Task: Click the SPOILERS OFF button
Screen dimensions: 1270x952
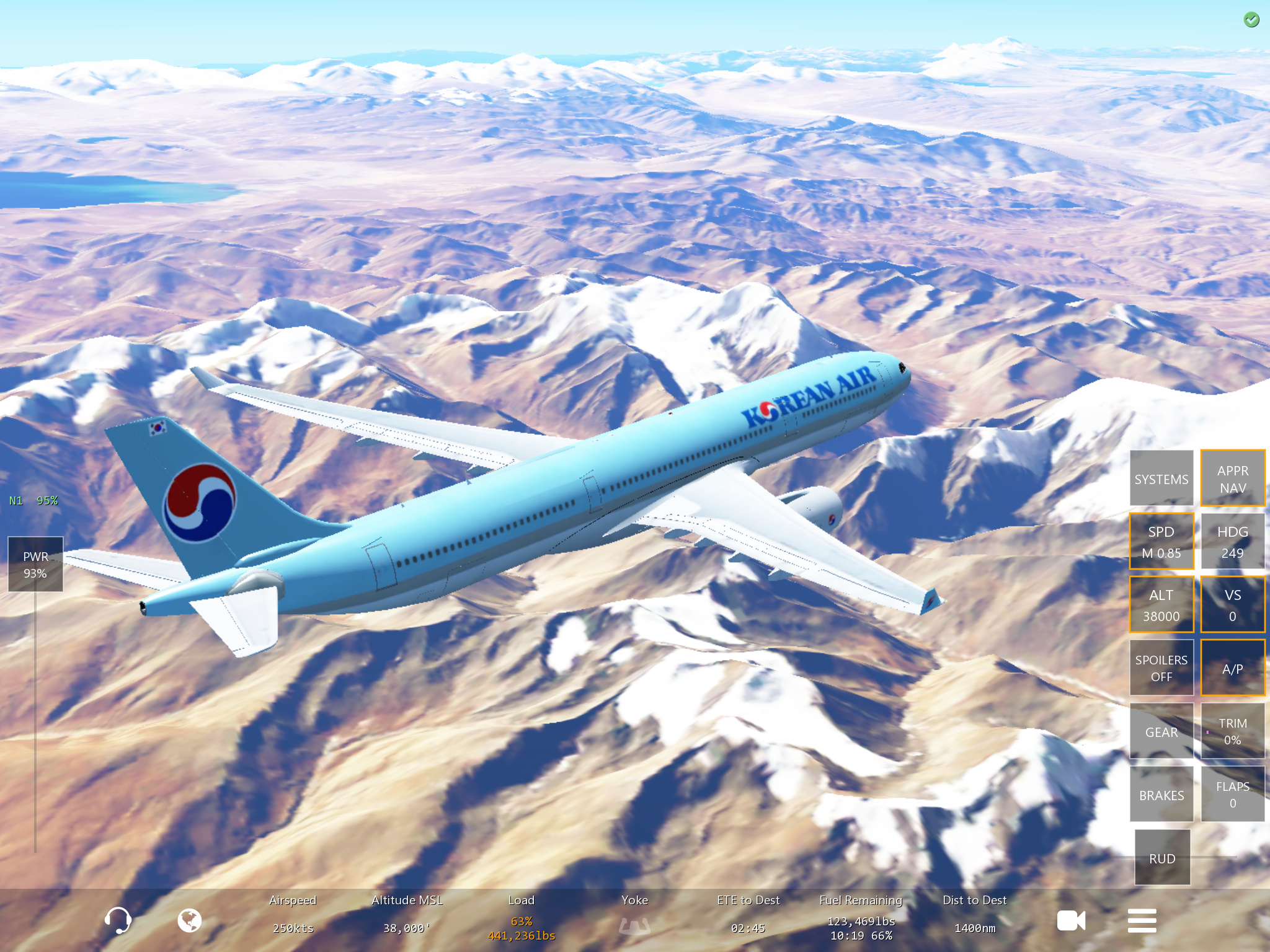Action: click(1161, 668)
